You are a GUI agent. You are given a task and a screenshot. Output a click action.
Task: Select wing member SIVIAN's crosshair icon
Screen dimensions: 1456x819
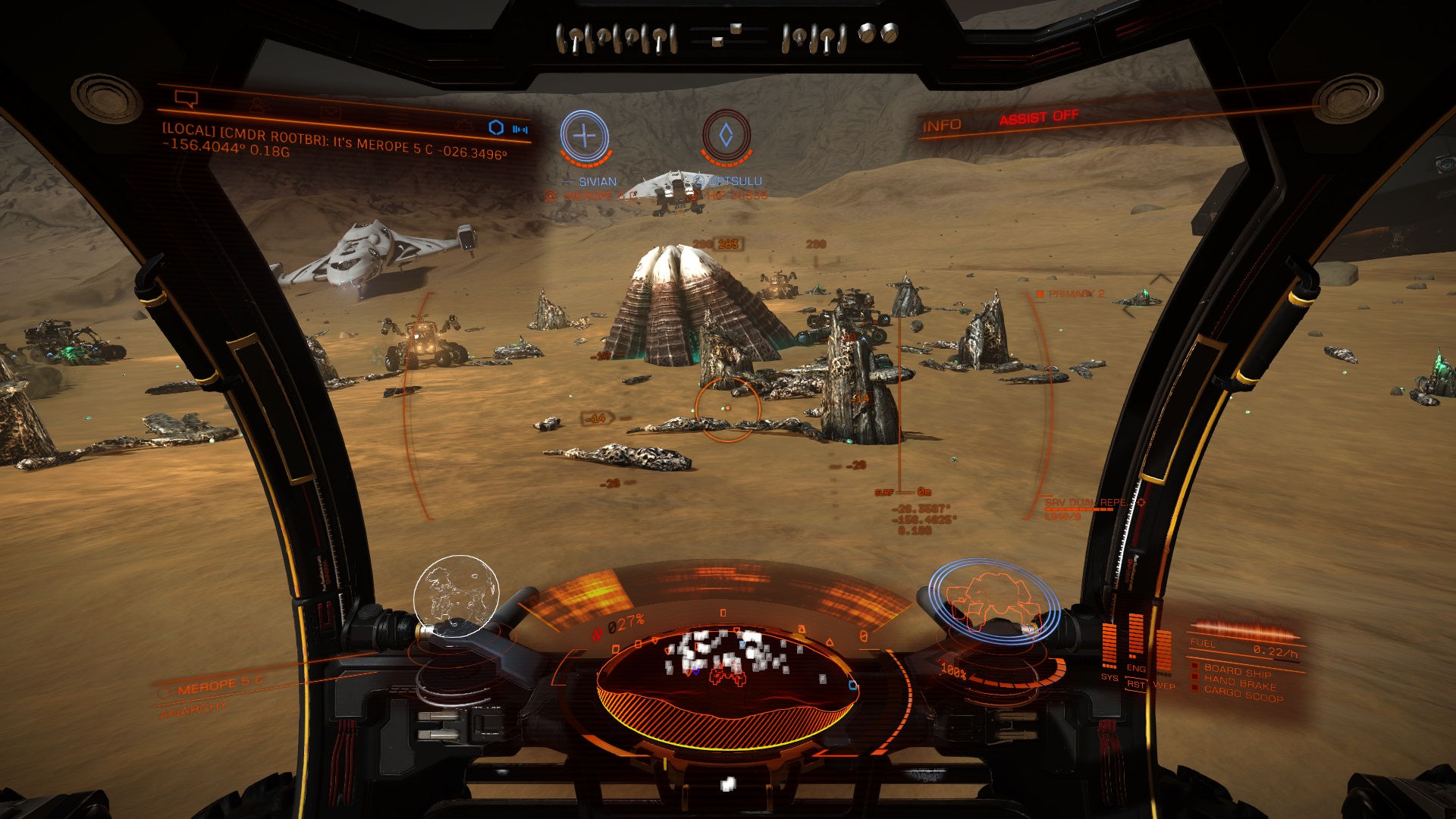[584, 136]
